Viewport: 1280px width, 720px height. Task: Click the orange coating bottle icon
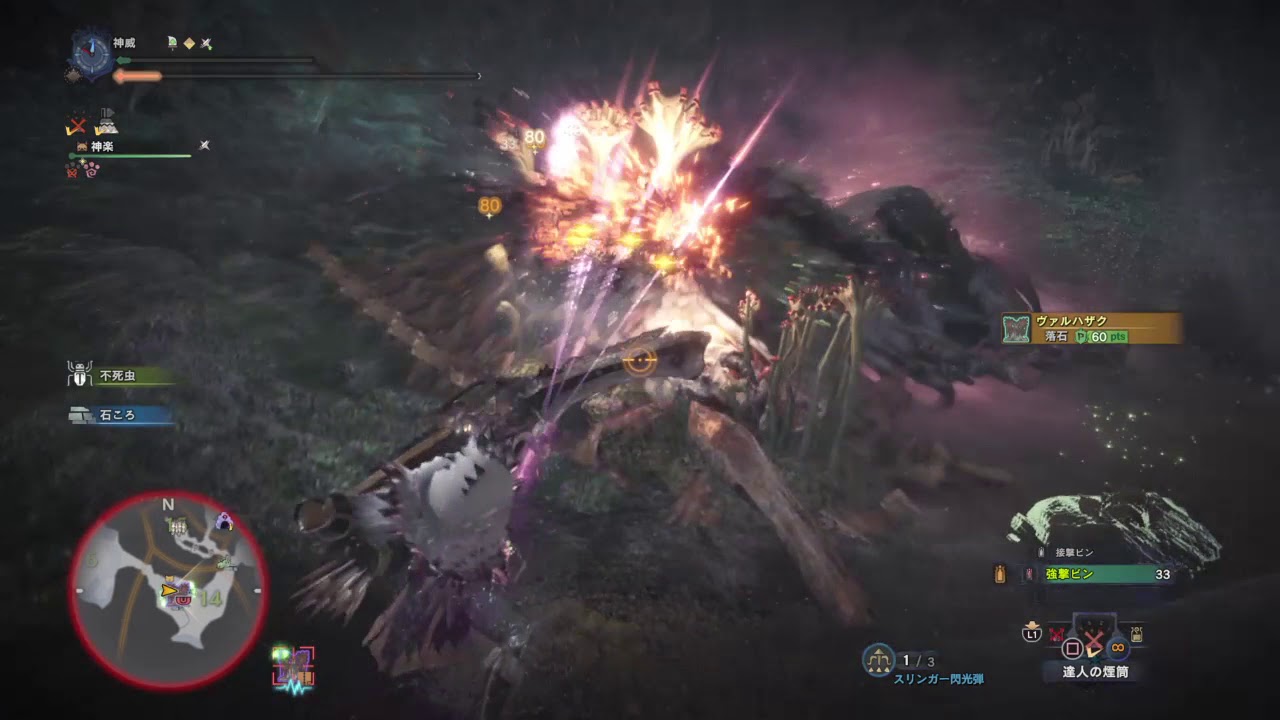coord(999,574)
